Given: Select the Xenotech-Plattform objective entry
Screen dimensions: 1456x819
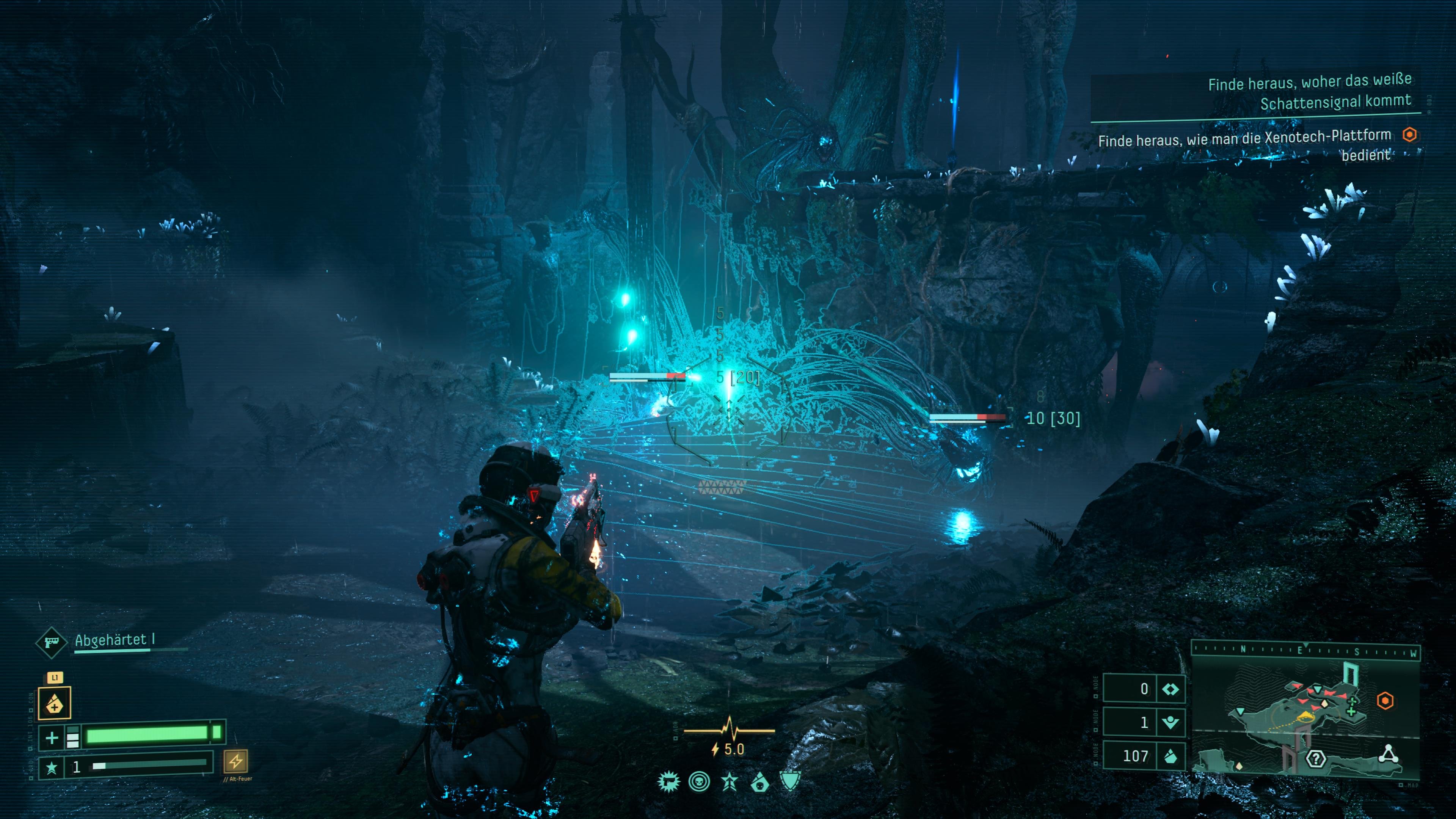Looking at the screenshot, I should pos(1244,145).
